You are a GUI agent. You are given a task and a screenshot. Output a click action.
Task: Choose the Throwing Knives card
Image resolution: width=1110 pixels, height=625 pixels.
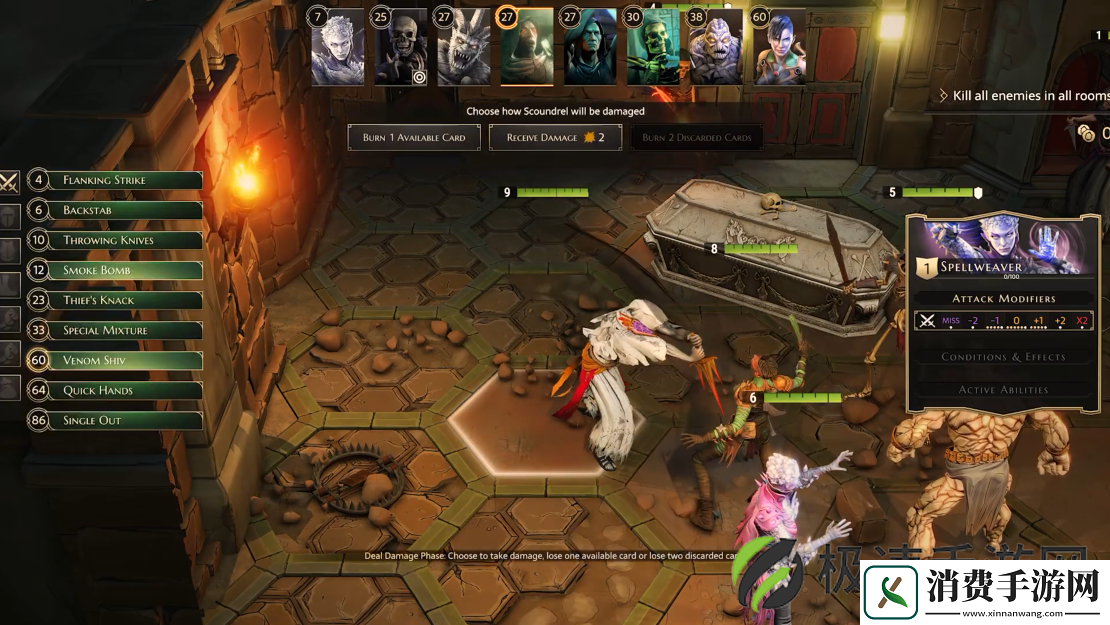point(117,241)
